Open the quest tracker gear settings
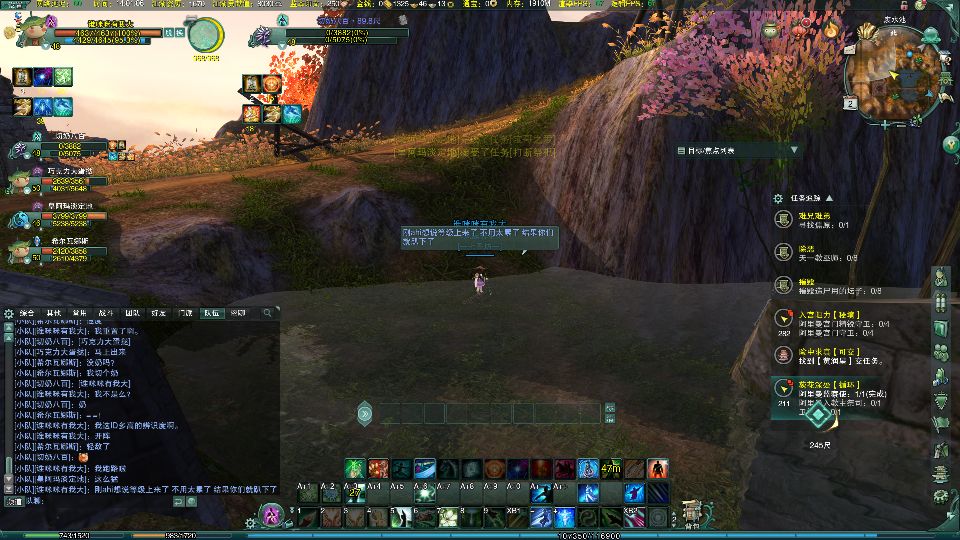960x540 pixels. click(779, 198)
